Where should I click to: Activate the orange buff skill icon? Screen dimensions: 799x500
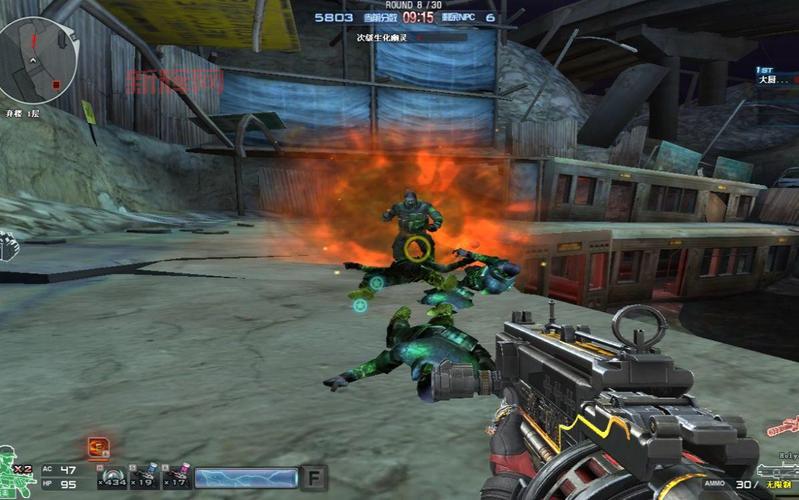point(97,446)
